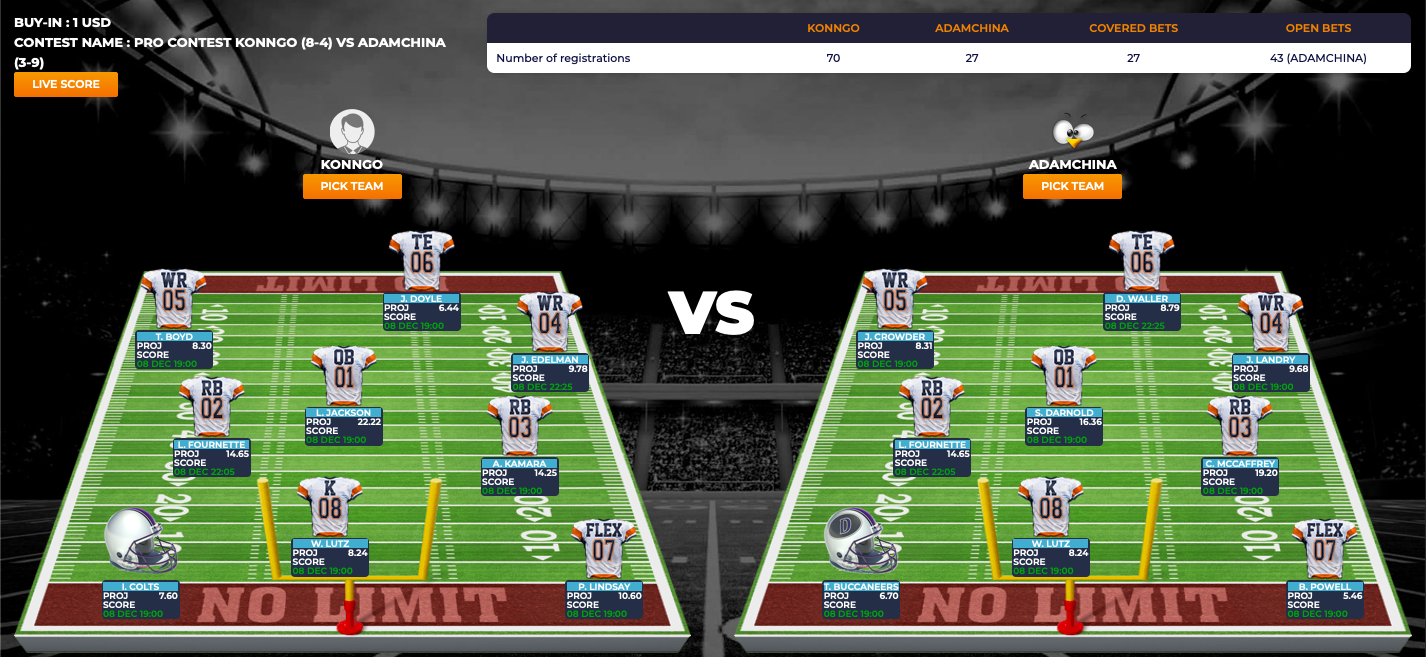Select wide receiver J. Edelman's card
1426x657 pixels.
[549, 372]
